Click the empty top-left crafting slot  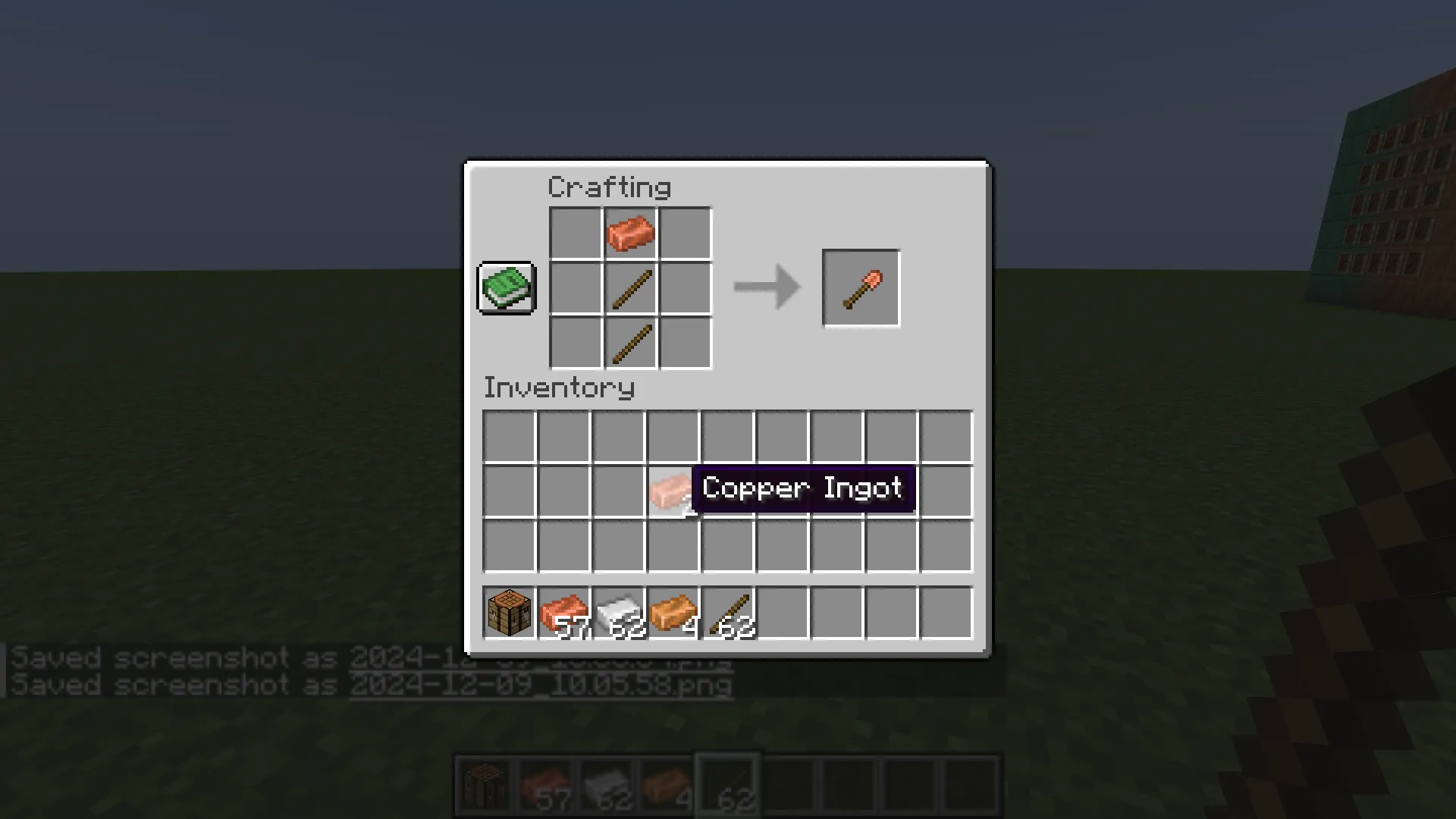pyautogui.click(x=574, y=233)
